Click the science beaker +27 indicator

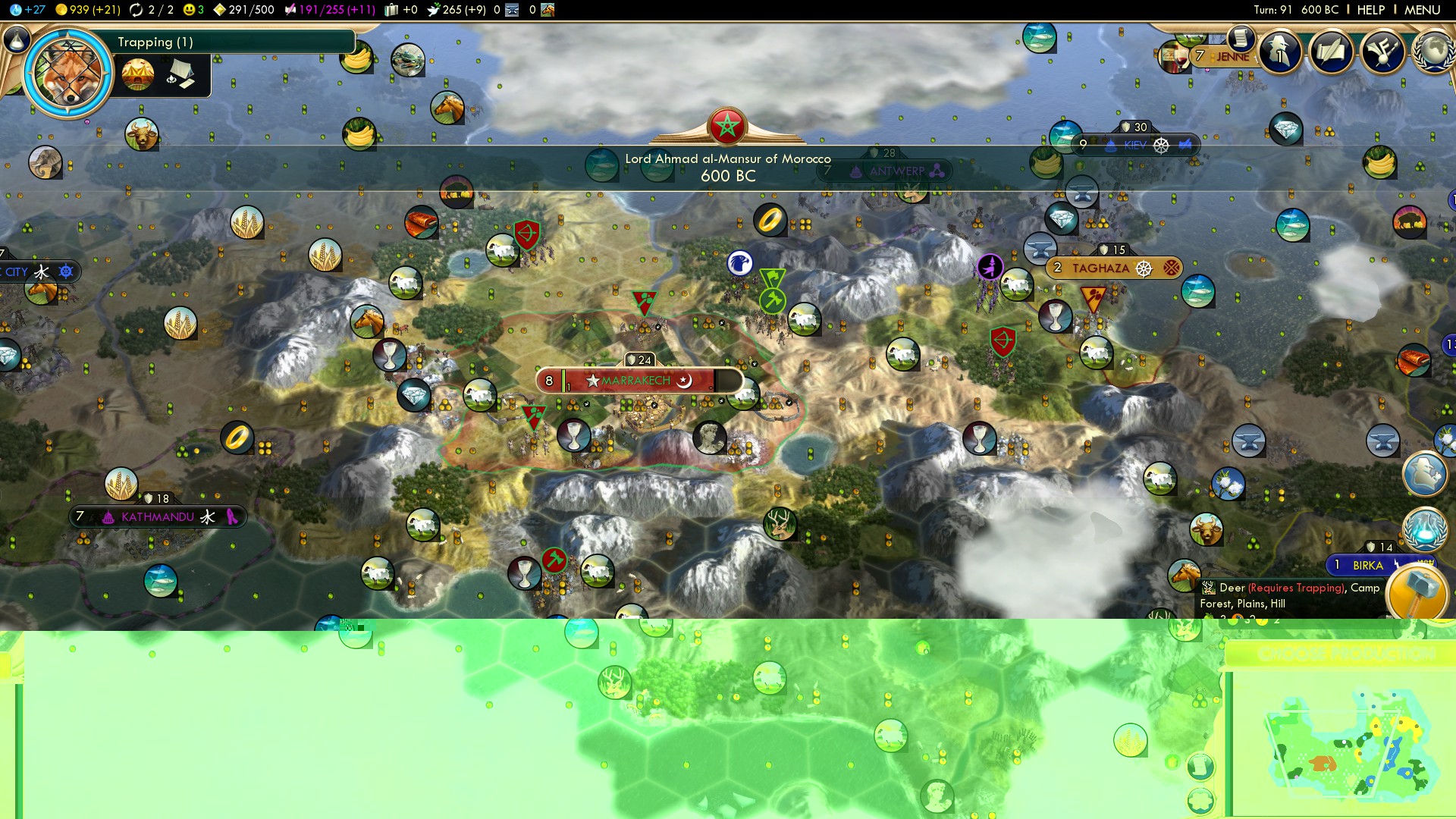pyautogui.click(x=15, y=10)
